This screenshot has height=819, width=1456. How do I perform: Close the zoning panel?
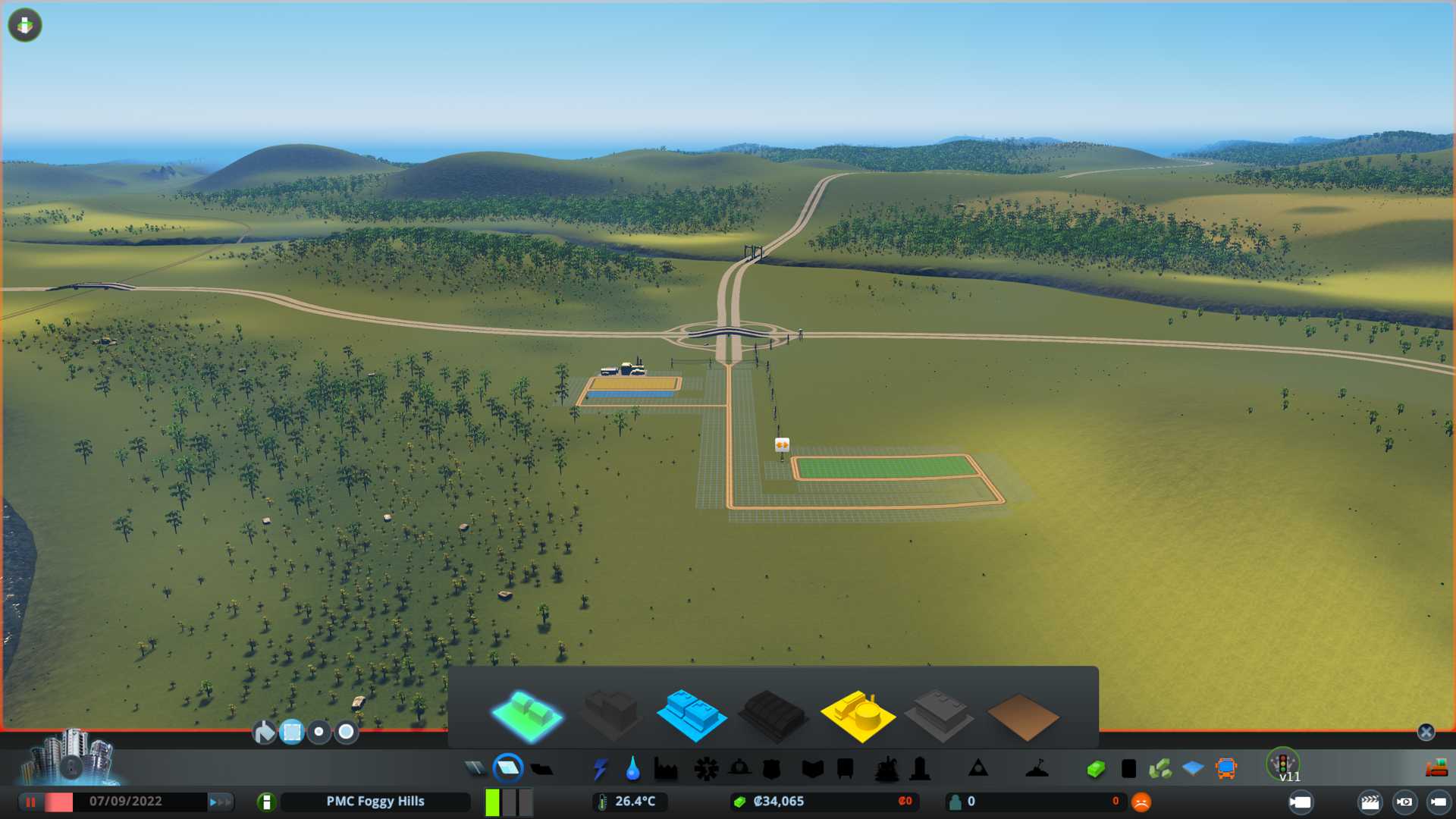(1426, 732)
